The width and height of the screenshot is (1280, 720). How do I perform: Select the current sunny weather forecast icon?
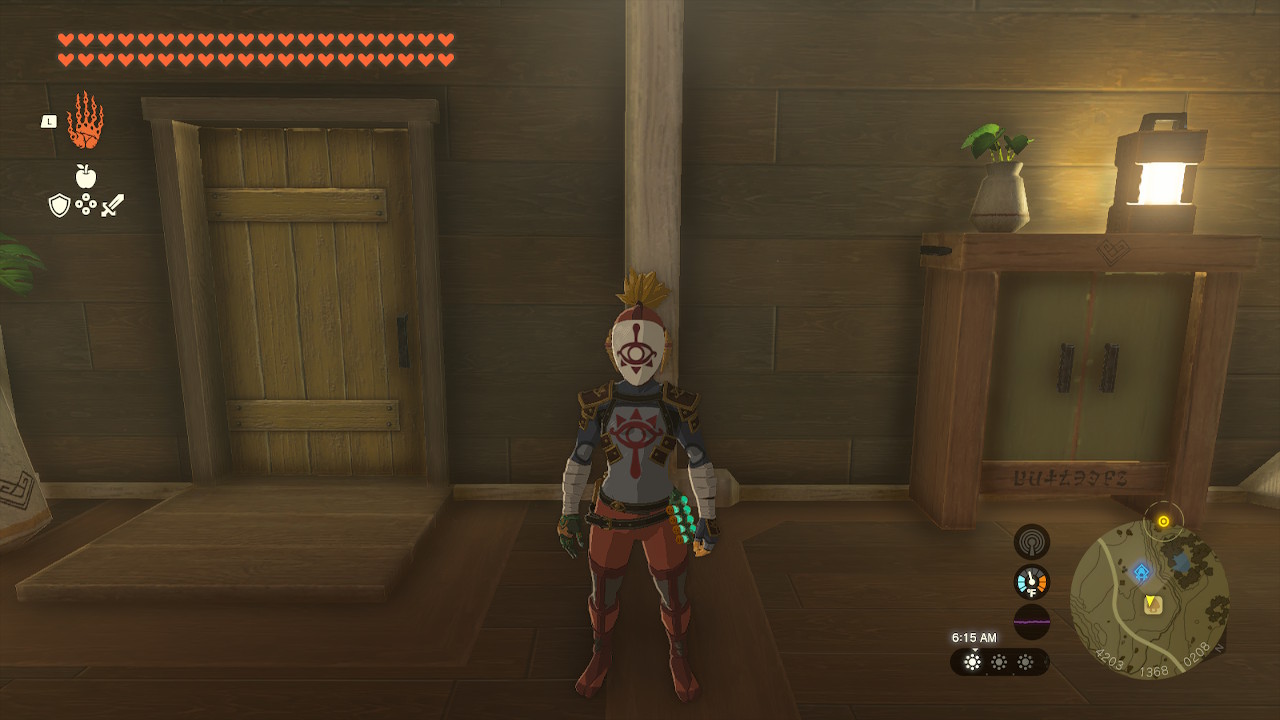point(972,662)
